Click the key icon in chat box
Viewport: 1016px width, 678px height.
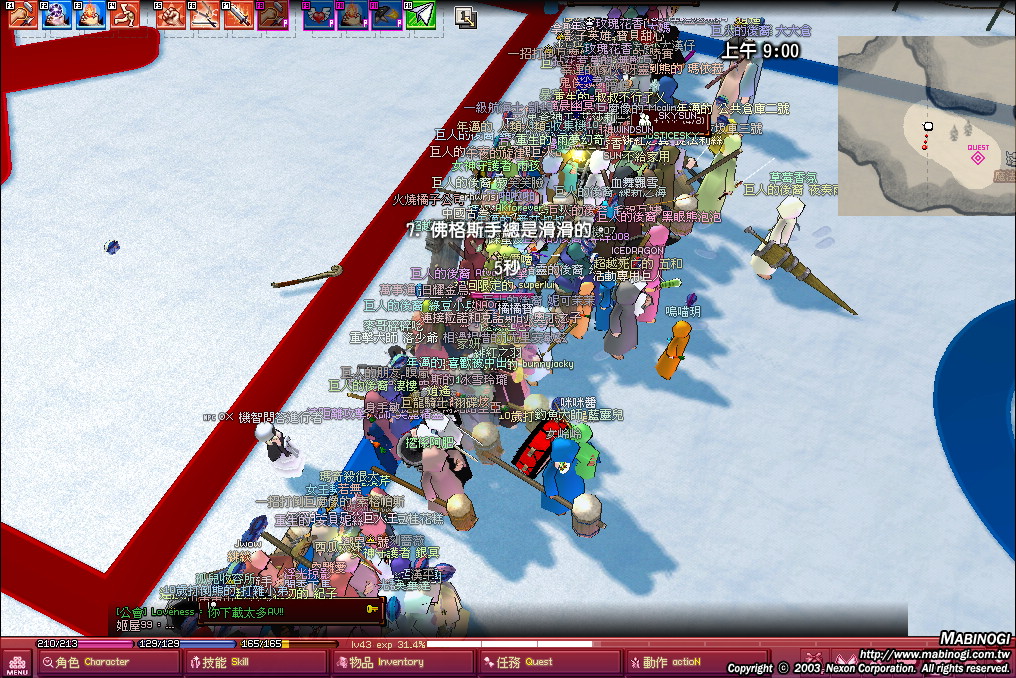pos(372,608)
